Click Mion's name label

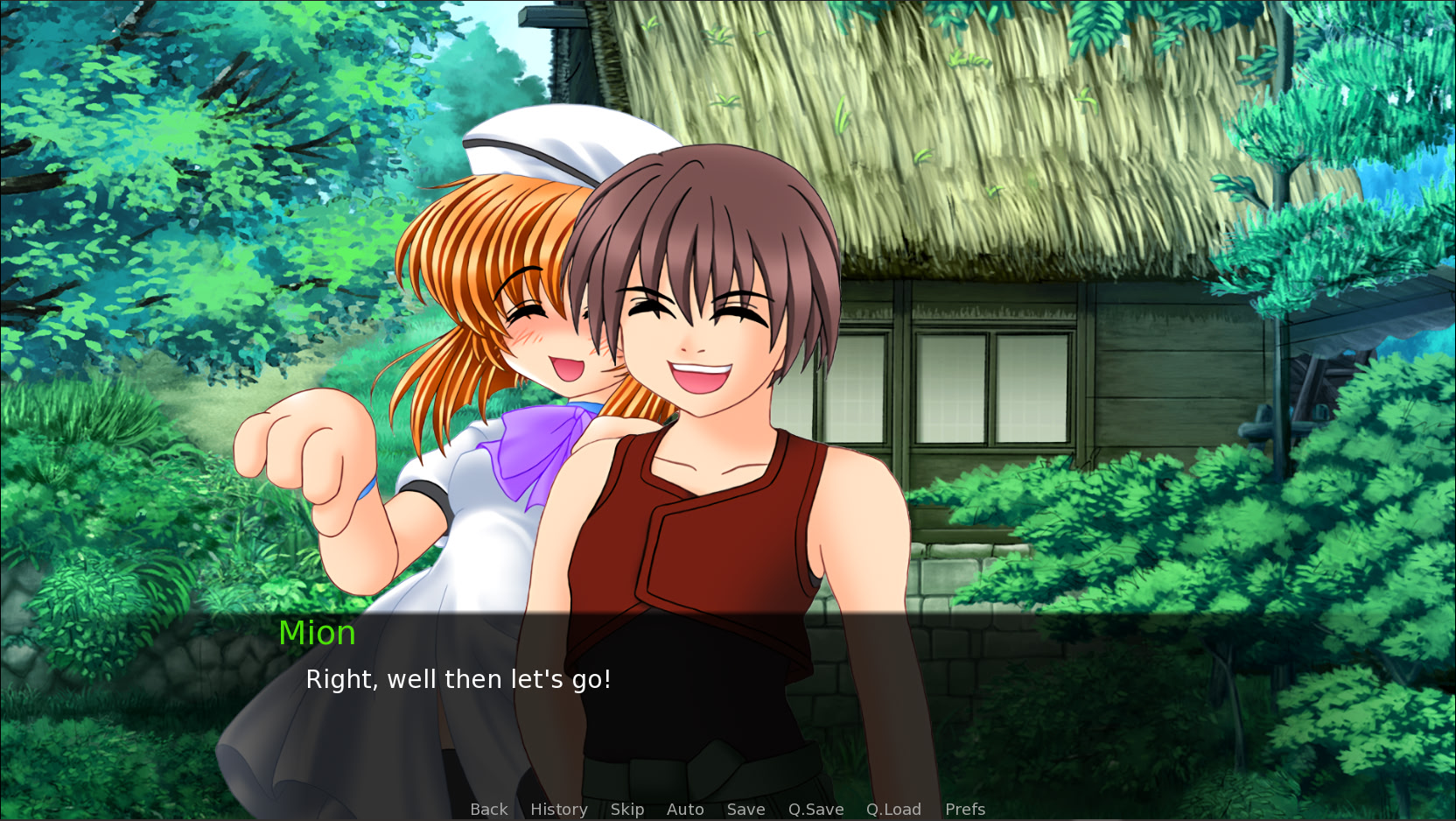(317, 633)
